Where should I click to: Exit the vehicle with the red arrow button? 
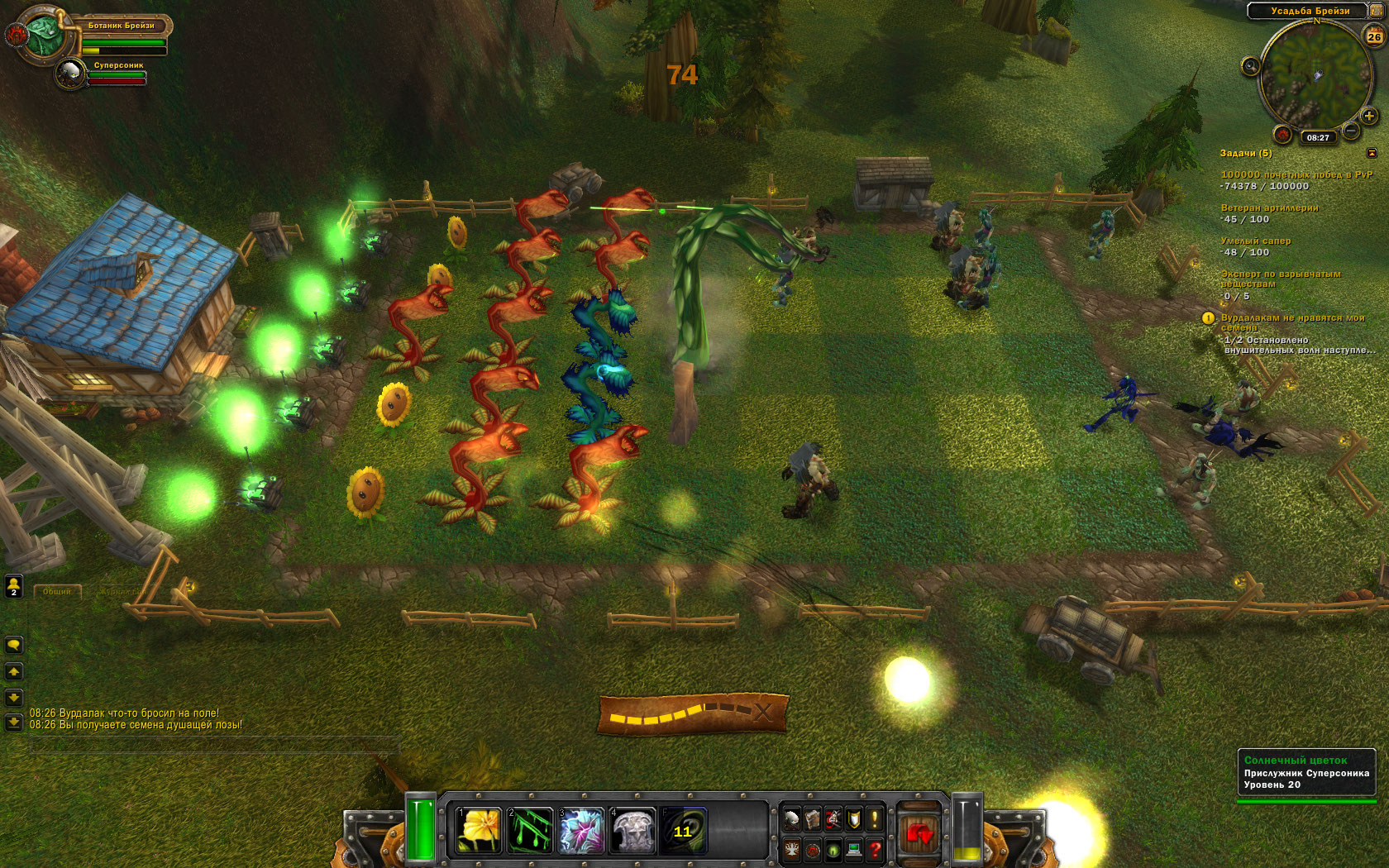[919, 834]
